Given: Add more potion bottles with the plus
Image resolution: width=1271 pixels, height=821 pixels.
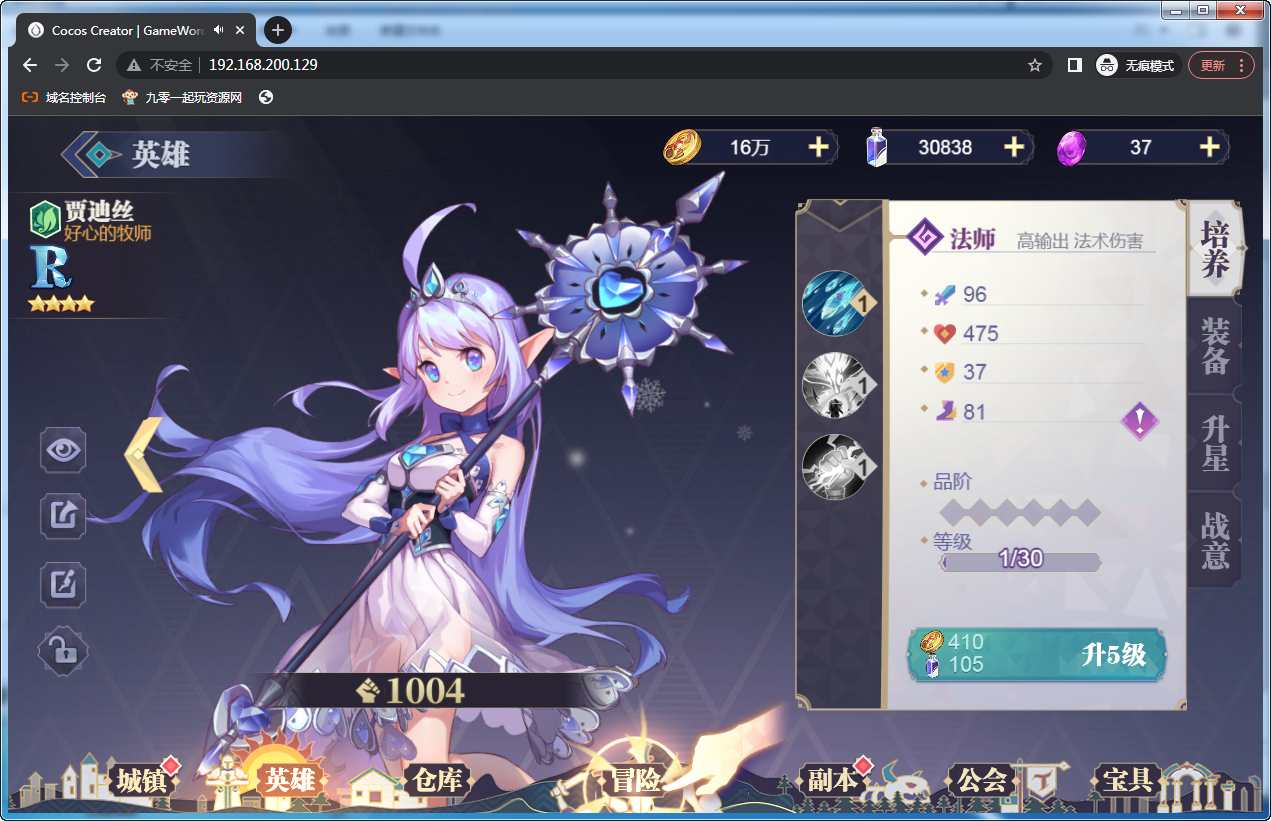Looking at the screenshot, I should 1013,147.
